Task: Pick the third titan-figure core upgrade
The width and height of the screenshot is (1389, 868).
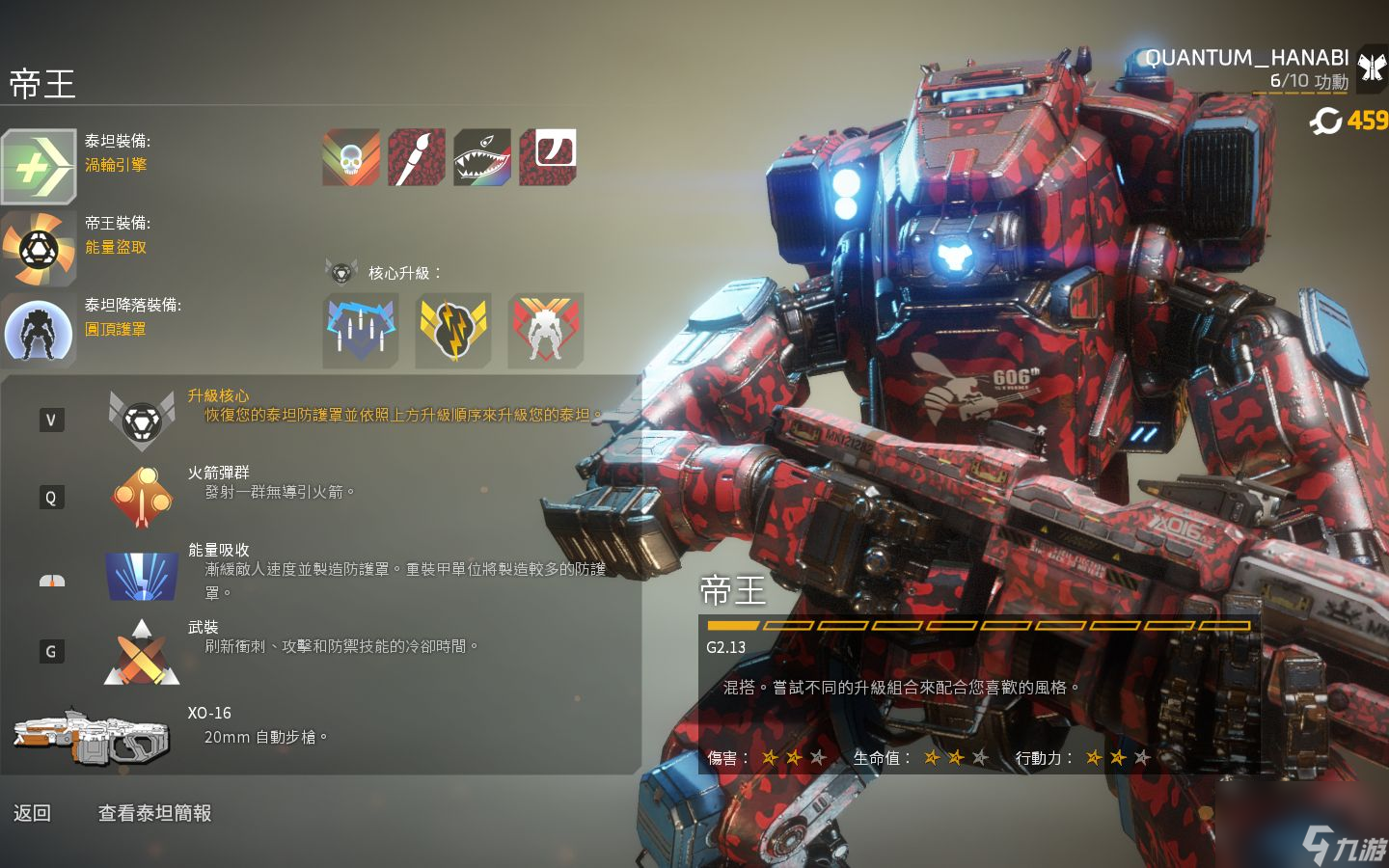Action: [545, 330]
